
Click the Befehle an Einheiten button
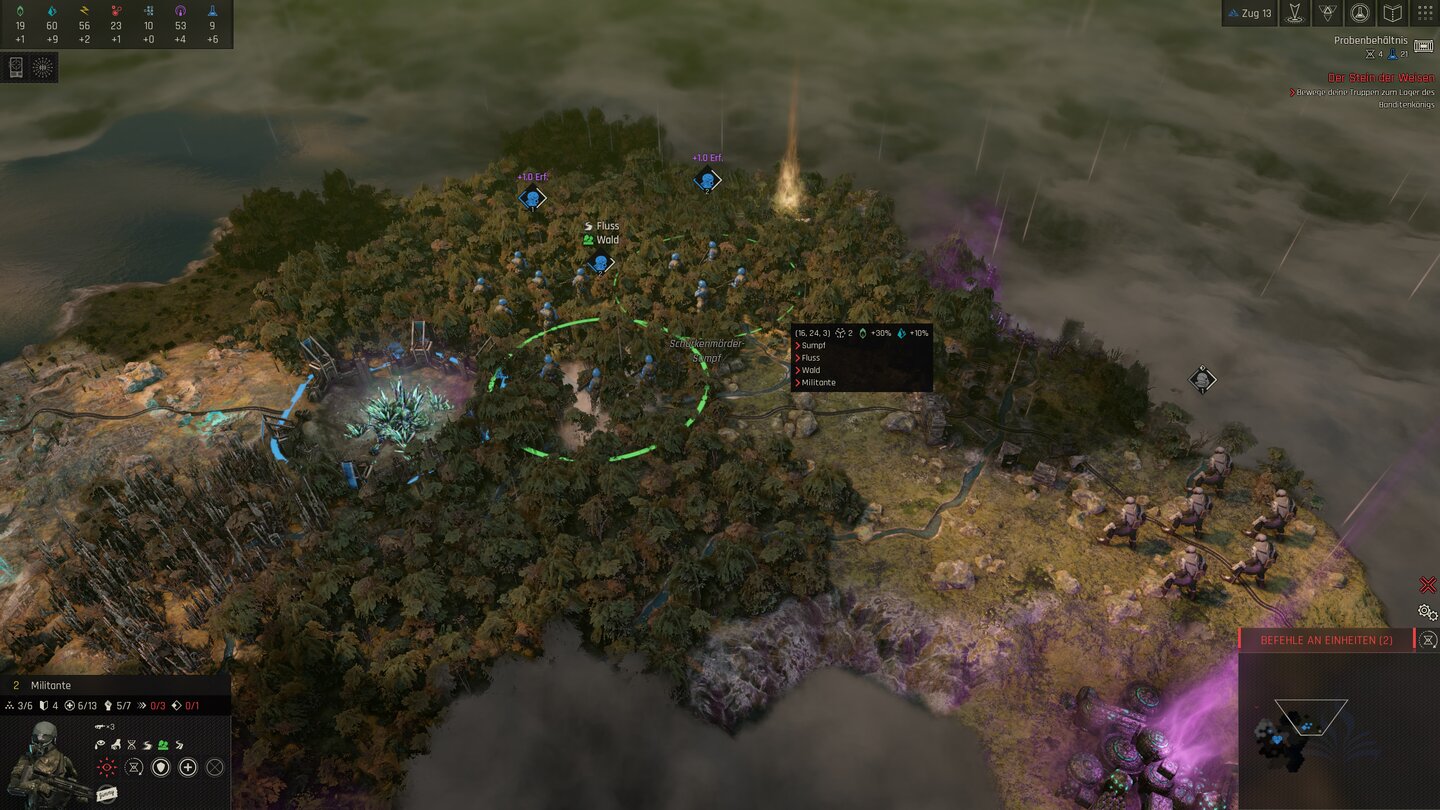coord(1326,640)
